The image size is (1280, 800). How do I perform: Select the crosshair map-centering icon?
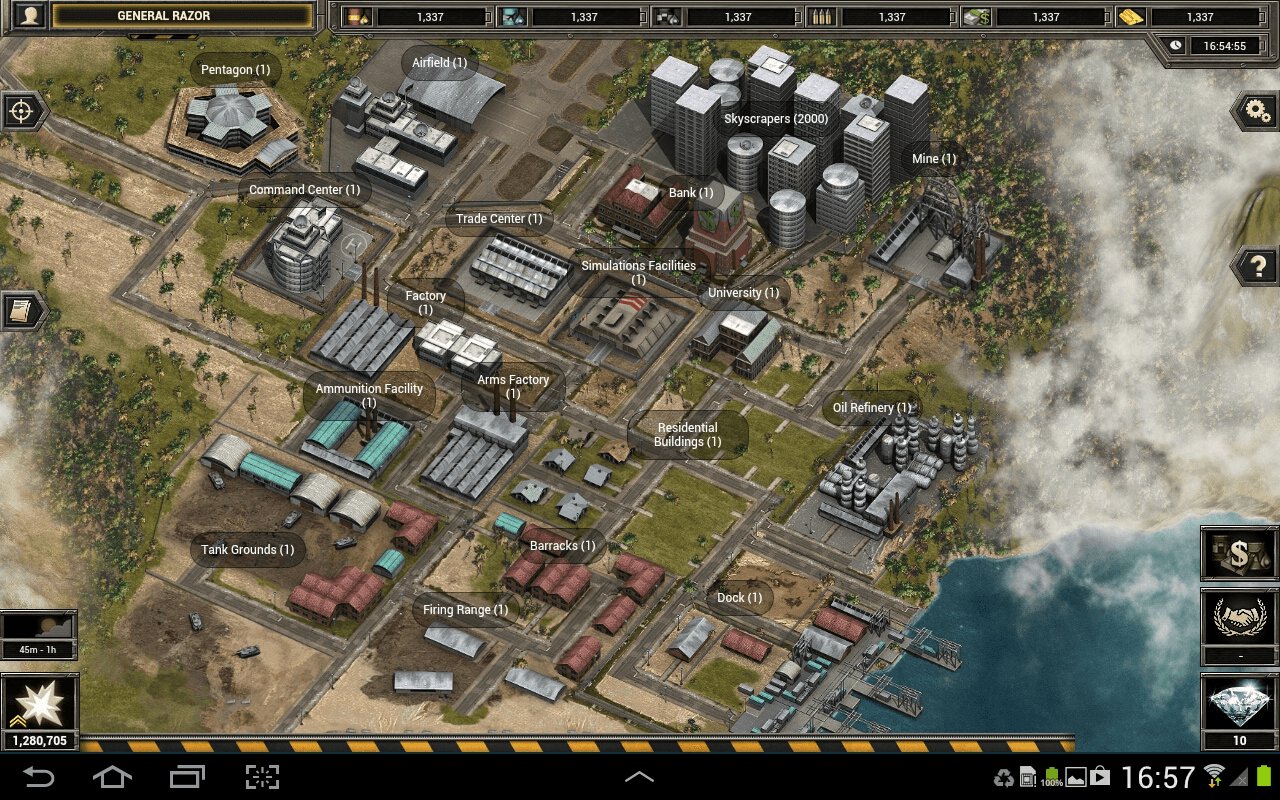(22, 111)
